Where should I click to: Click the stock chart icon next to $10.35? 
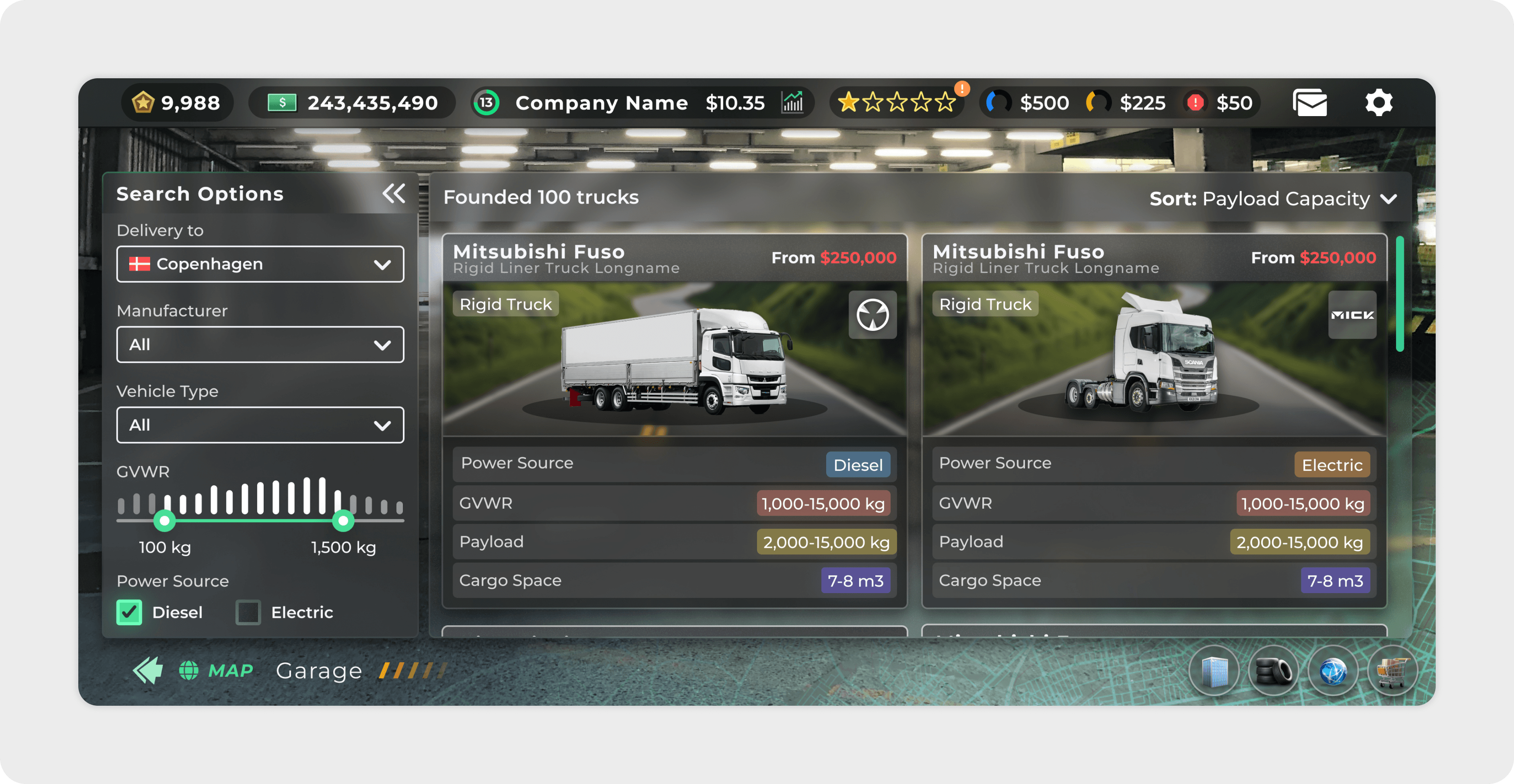pos(793,102)
